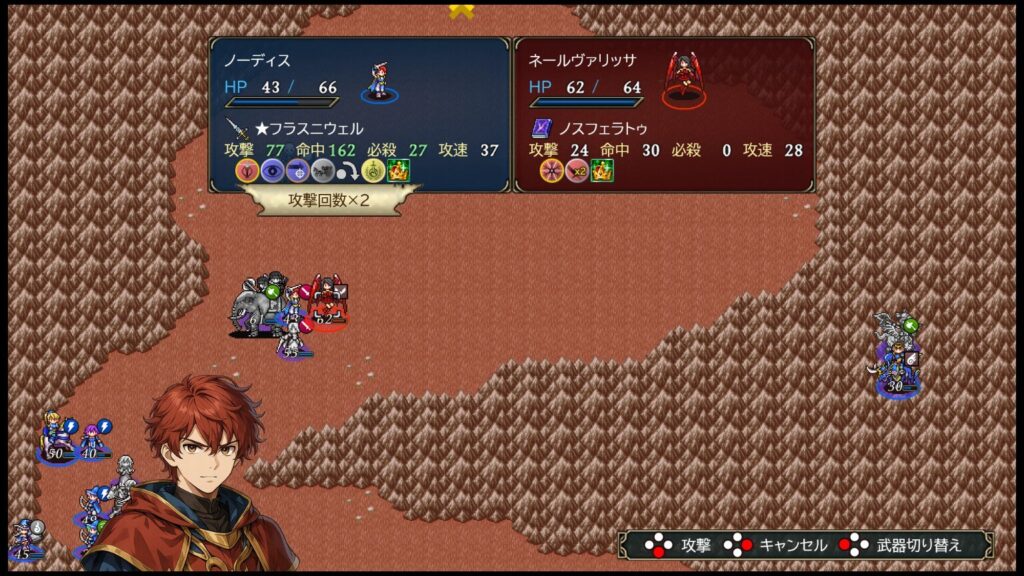Inspect the gold cross skill icon

[373, 171]
